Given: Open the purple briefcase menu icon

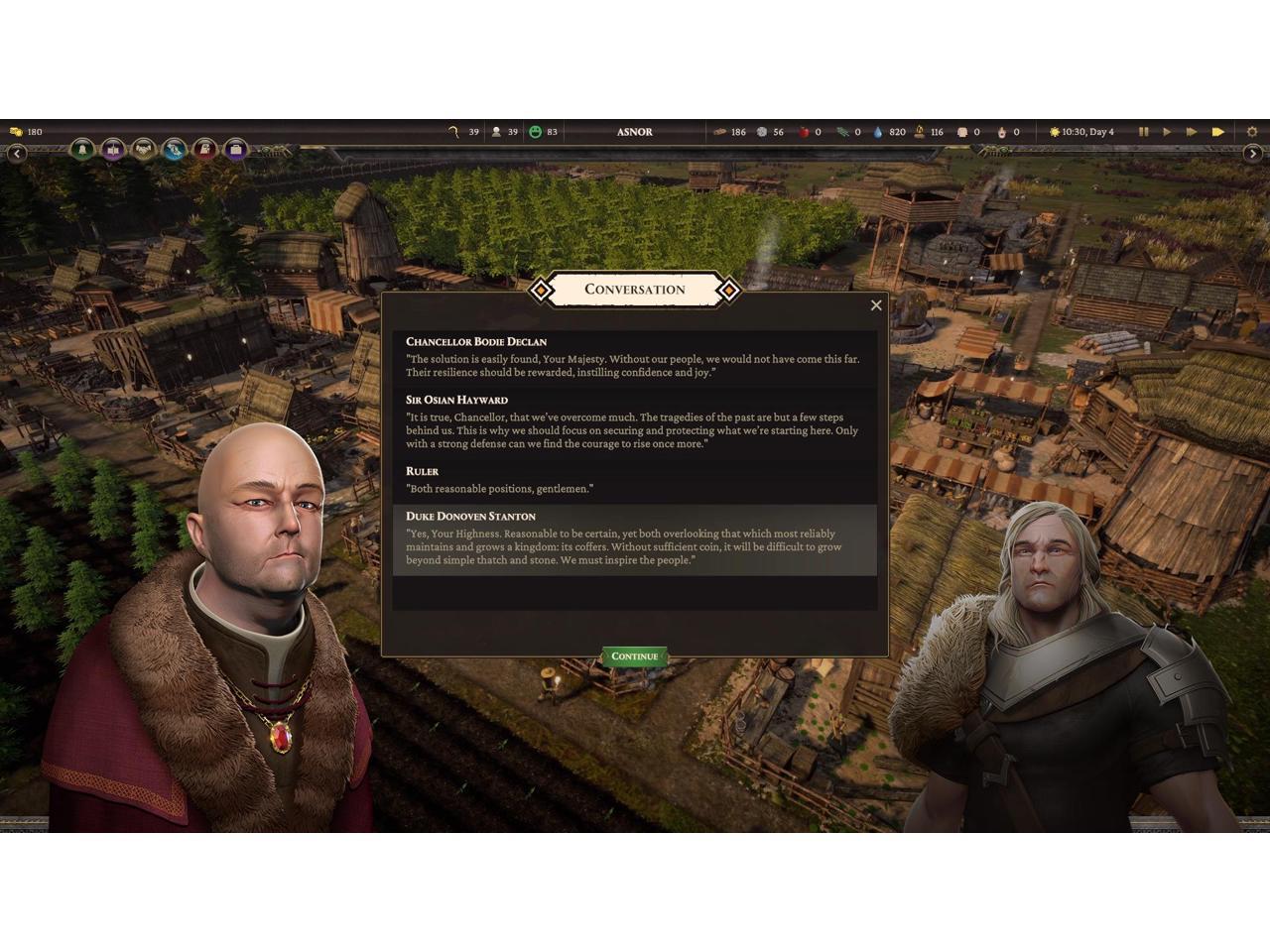Looking at the screenshot, I should click(236, 150).
